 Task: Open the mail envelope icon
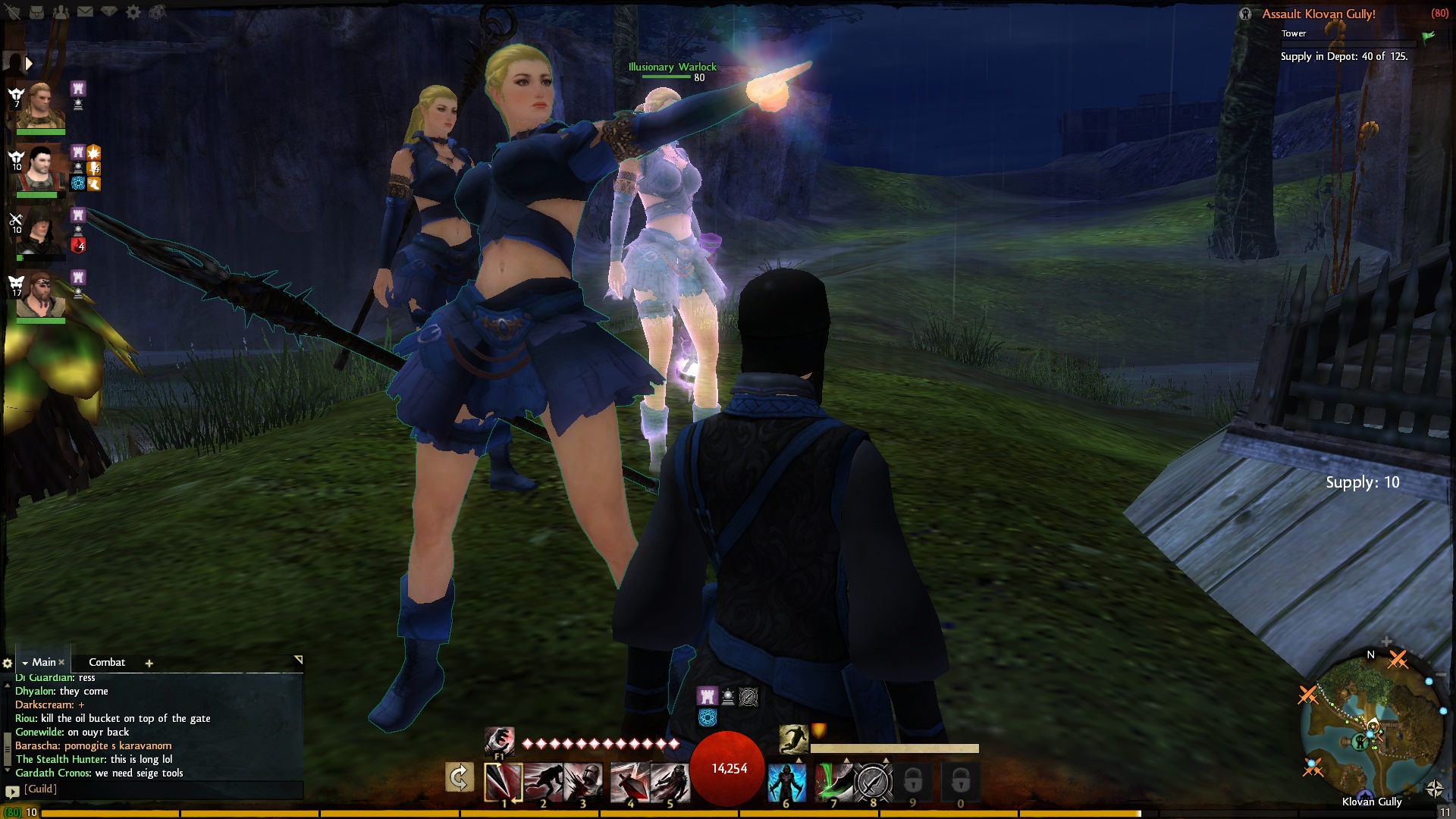tap(85, 12)
